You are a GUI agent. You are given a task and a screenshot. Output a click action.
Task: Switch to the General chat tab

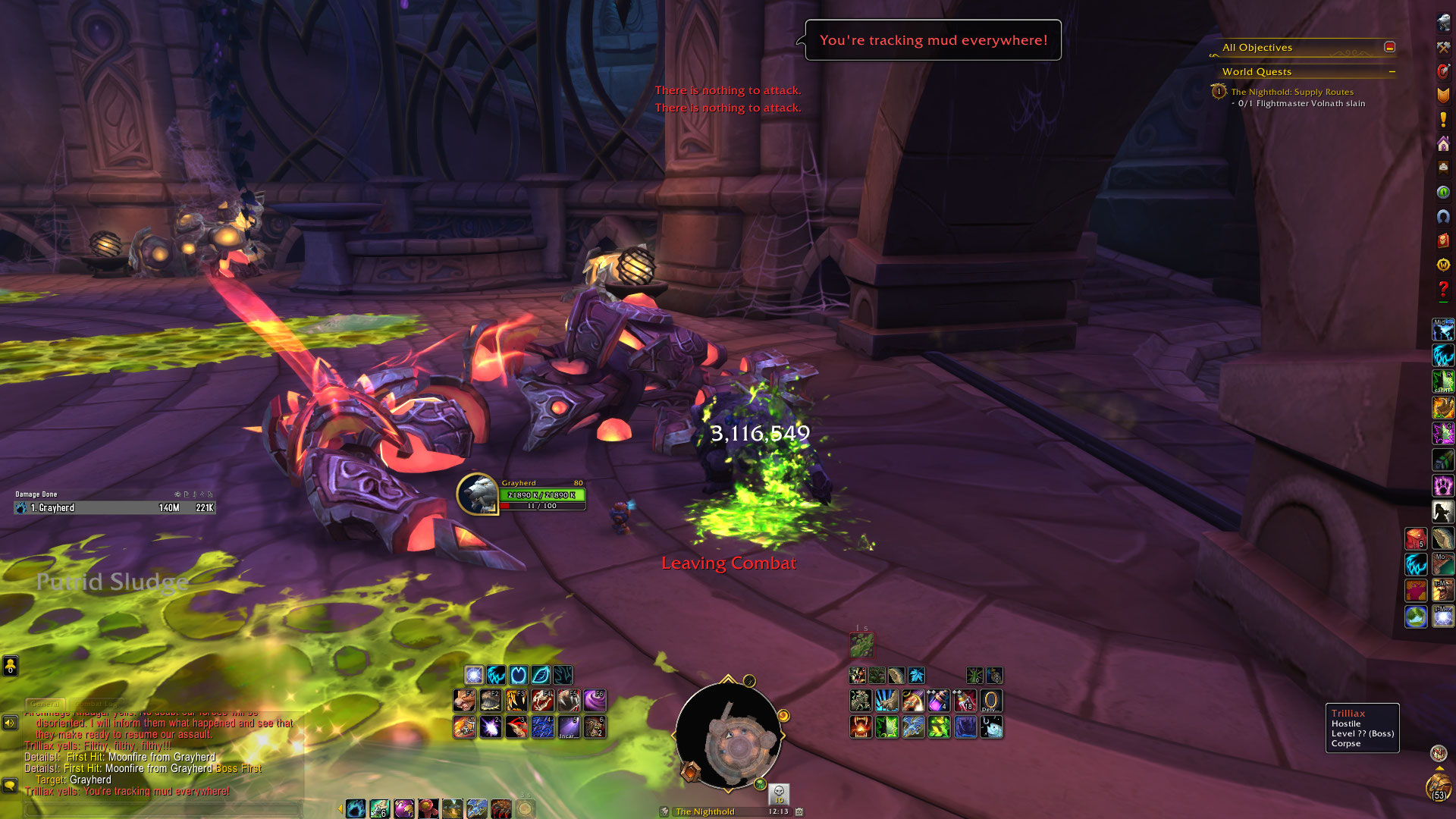[45, 704]
